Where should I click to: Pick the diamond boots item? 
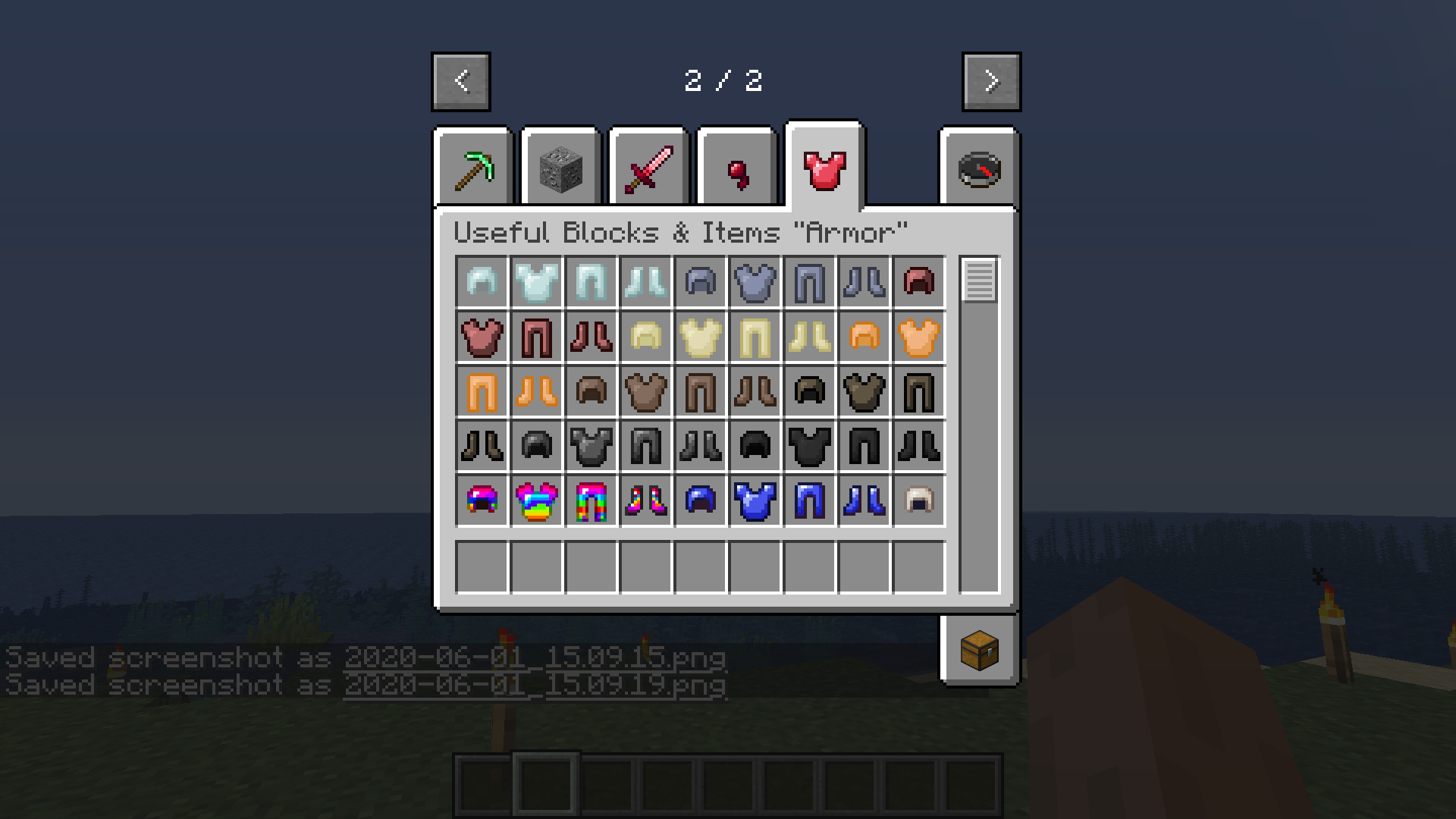coord(646,281)
